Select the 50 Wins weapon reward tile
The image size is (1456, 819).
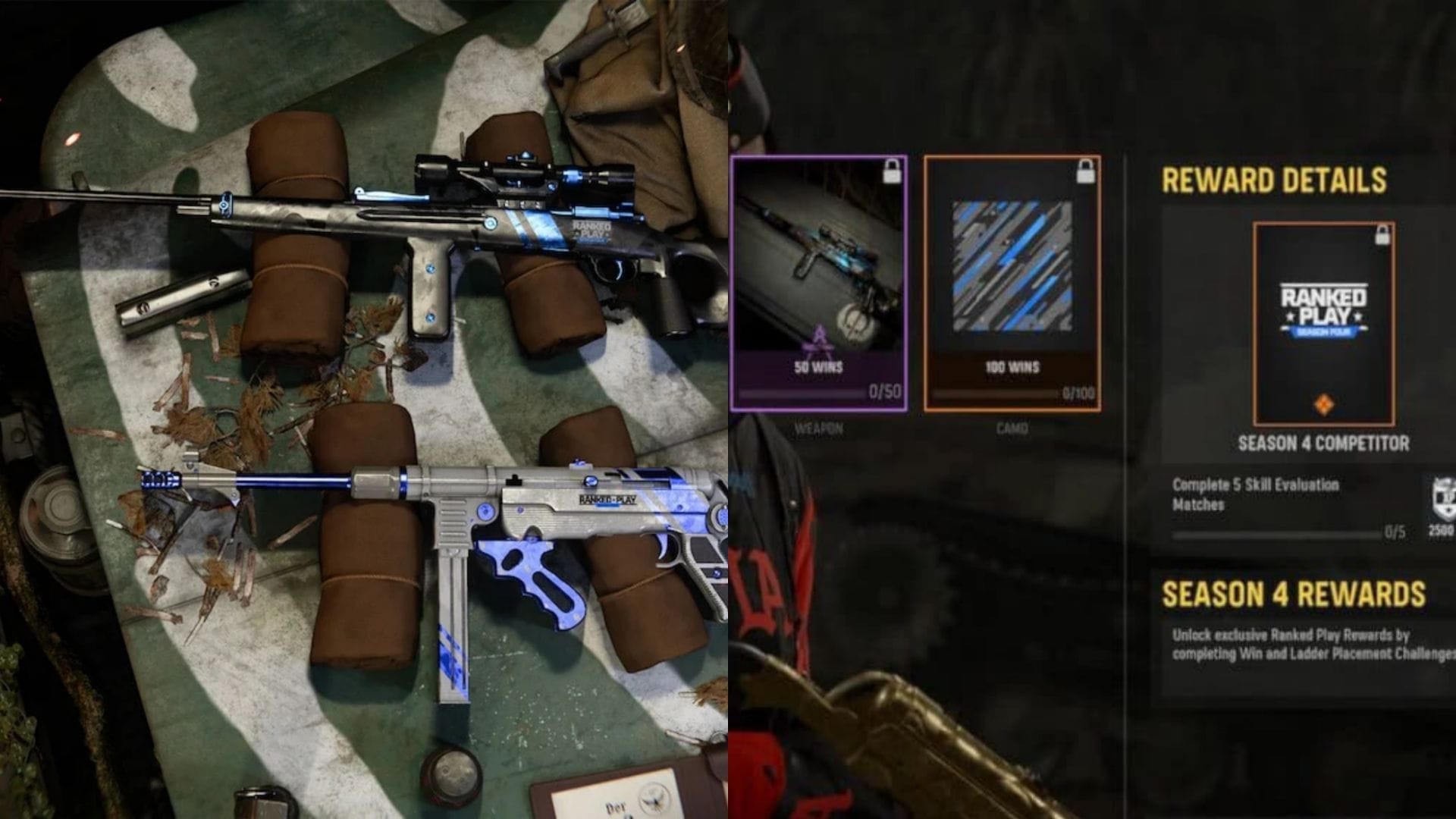pos(819,284)
